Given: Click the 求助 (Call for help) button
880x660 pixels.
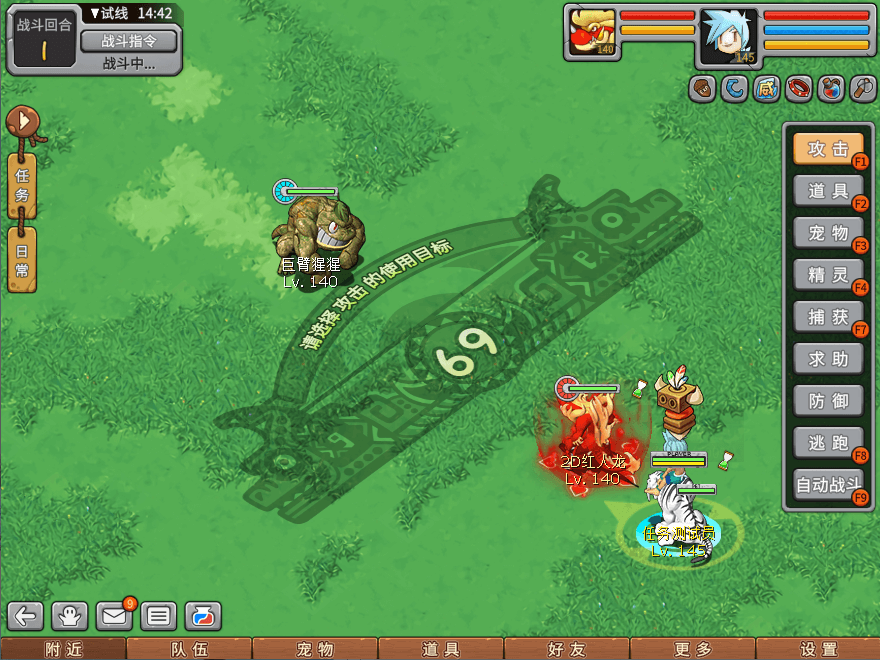Looking at the screenshot, I should pyautogui.click(x=828, y=359).
